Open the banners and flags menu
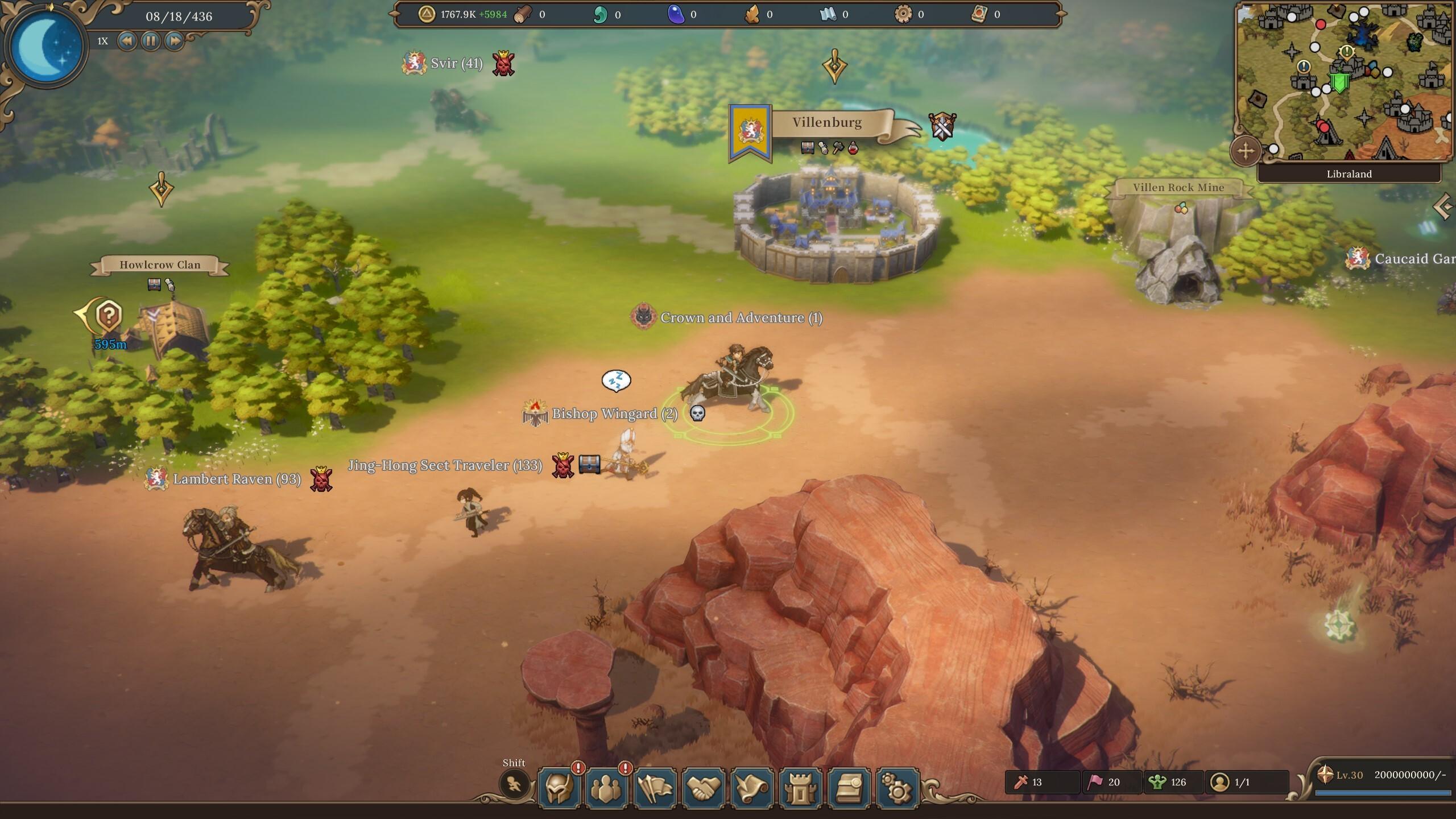 tap(655, 788)
